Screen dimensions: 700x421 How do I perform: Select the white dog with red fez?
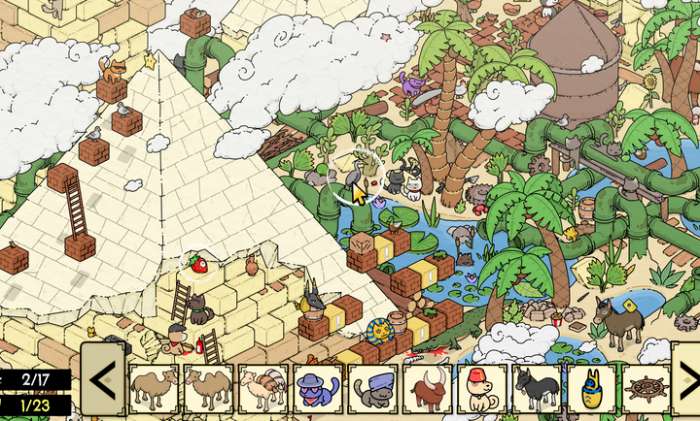tap(481, 388)
